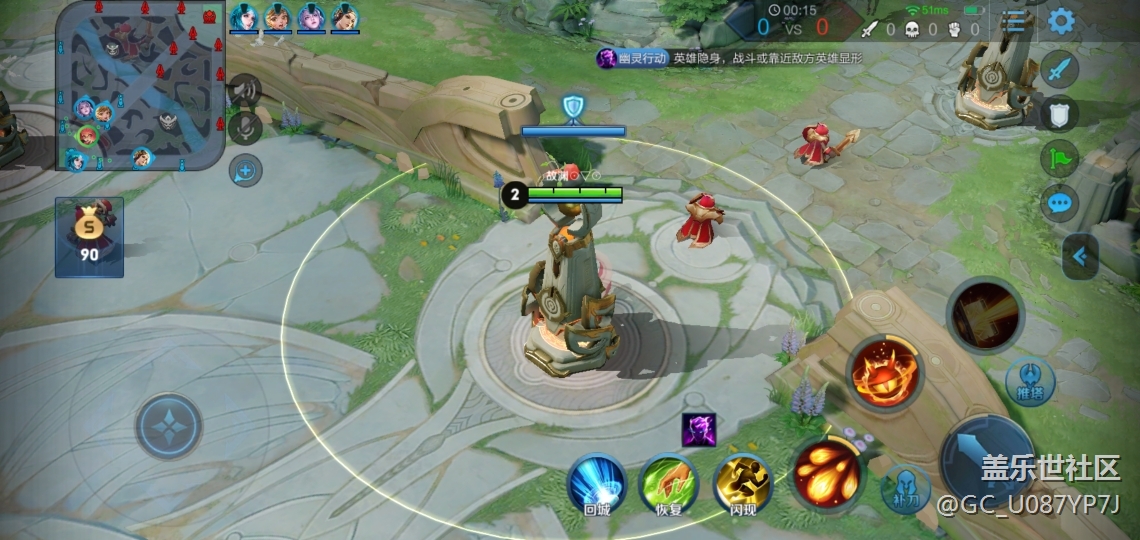Collapse the signal panel with the arrow button
The height and width of the screenshot is (540, 1140).
tap(1079, 257)
